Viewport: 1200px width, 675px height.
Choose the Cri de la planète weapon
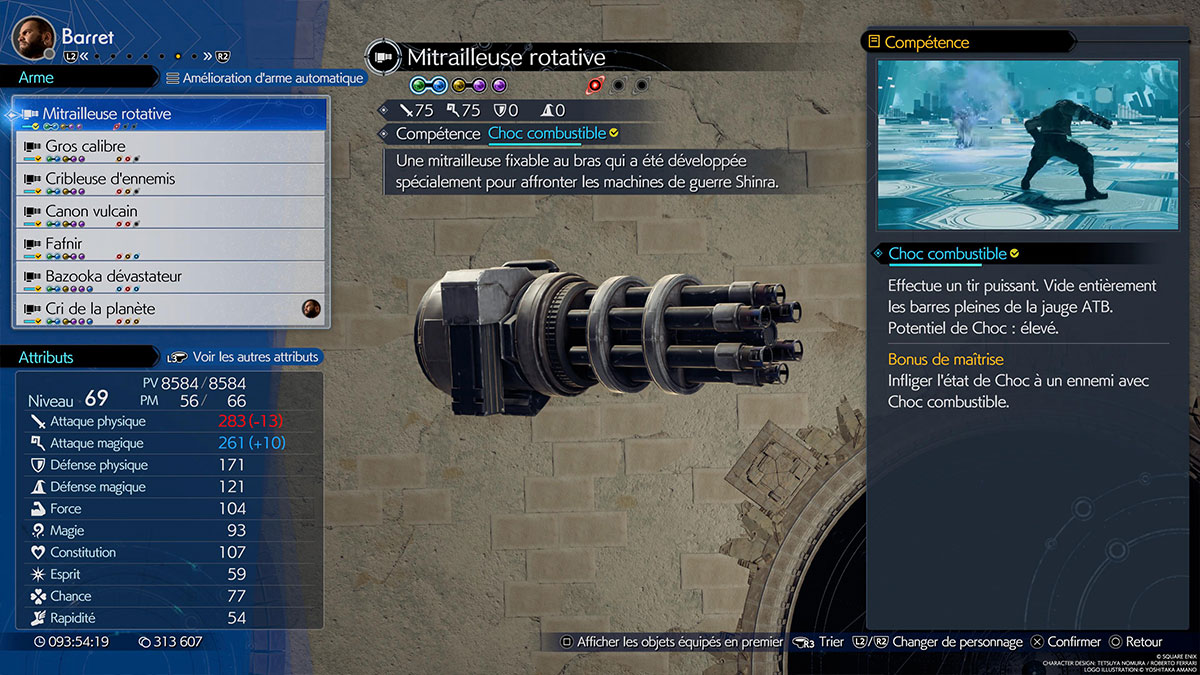tap(170, 309)
